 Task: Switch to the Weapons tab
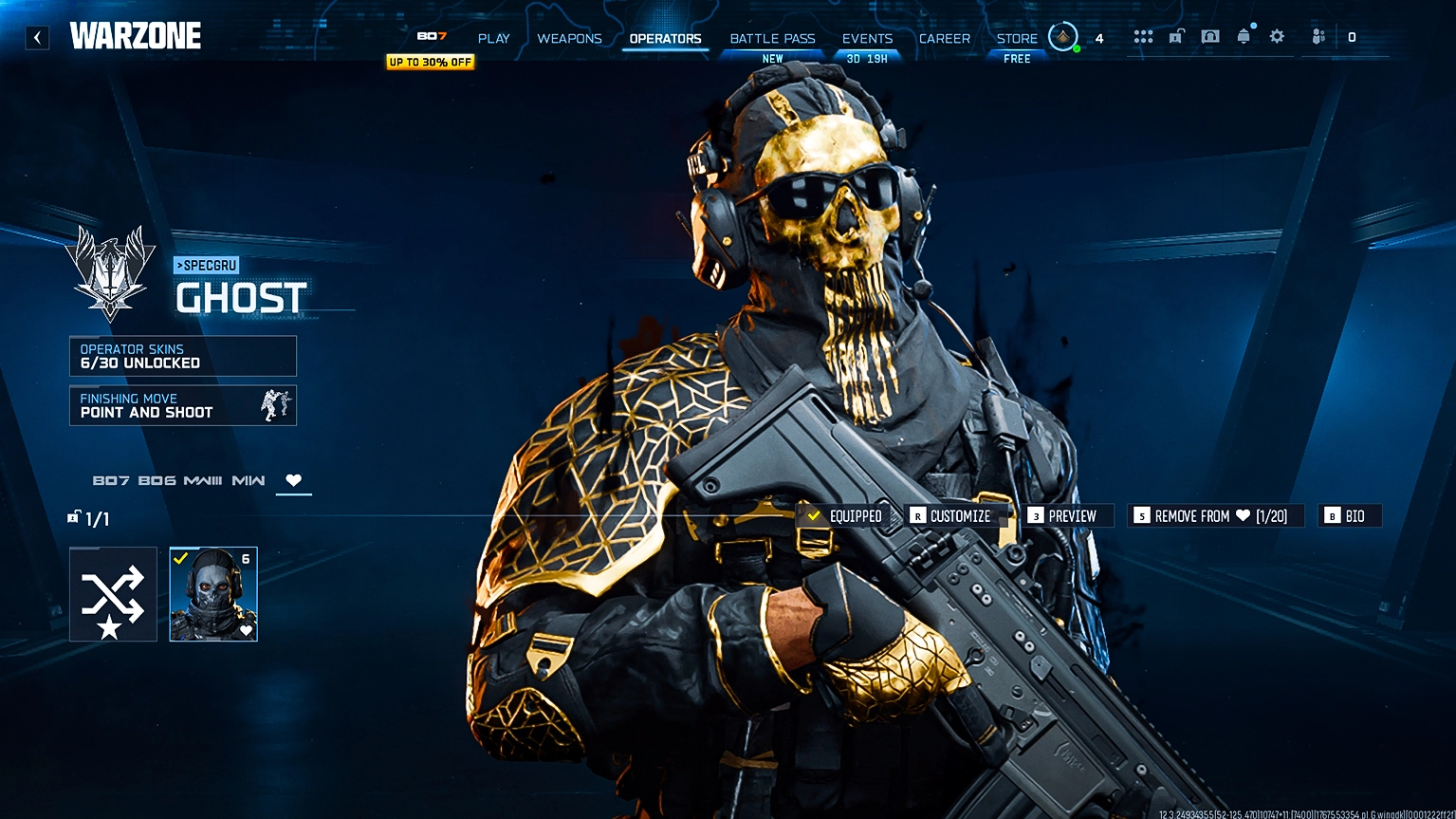(x=569, y=38)
